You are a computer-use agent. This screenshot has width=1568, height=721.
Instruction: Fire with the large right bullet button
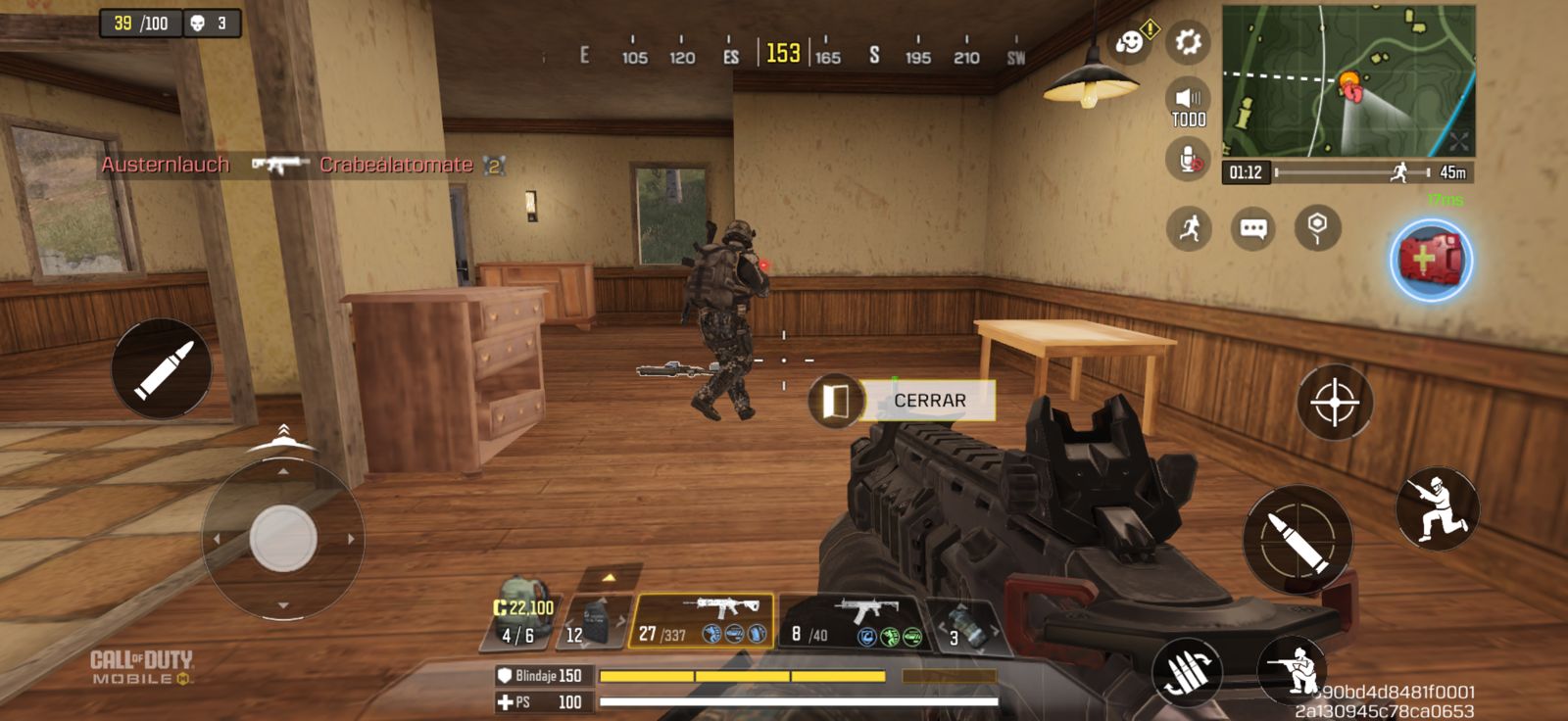(x=1298, y=540)
